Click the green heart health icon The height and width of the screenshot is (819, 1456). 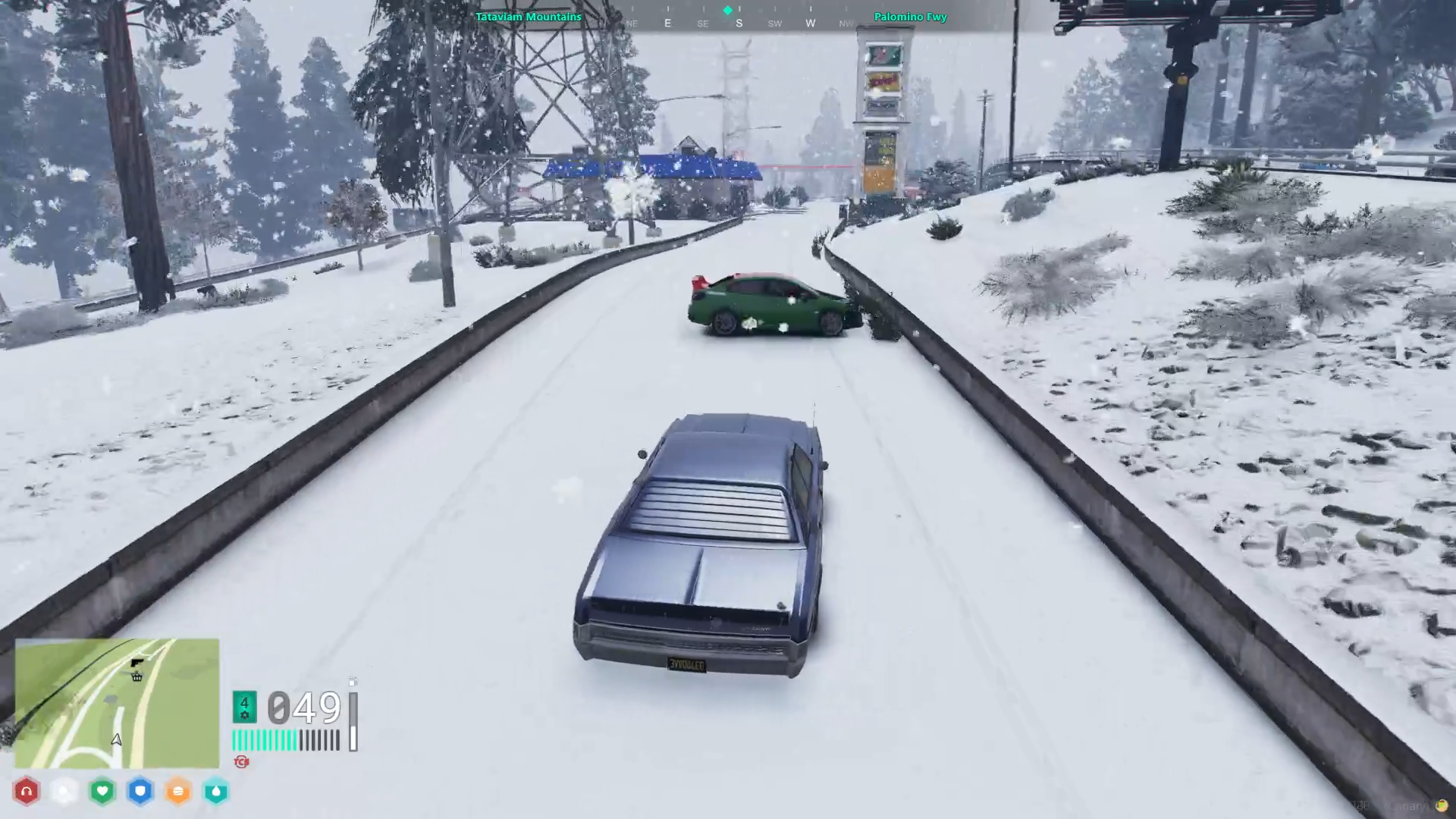coord(102,792)
